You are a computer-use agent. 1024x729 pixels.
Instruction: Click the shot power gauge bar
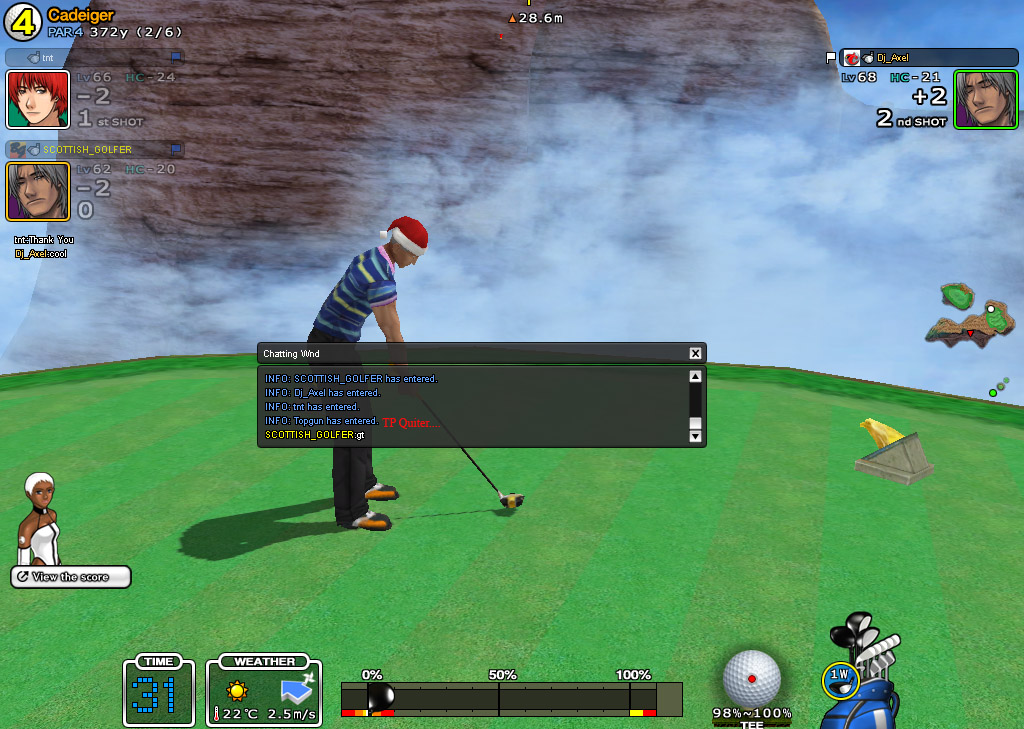tap(510, 698)
